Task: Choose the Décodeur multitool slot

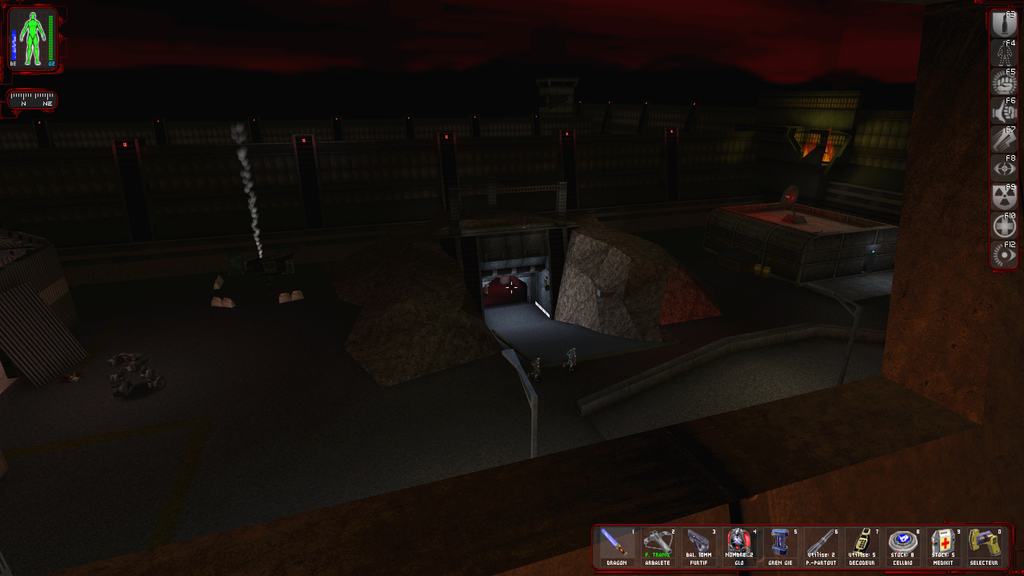Action: (x=861, y=546)
